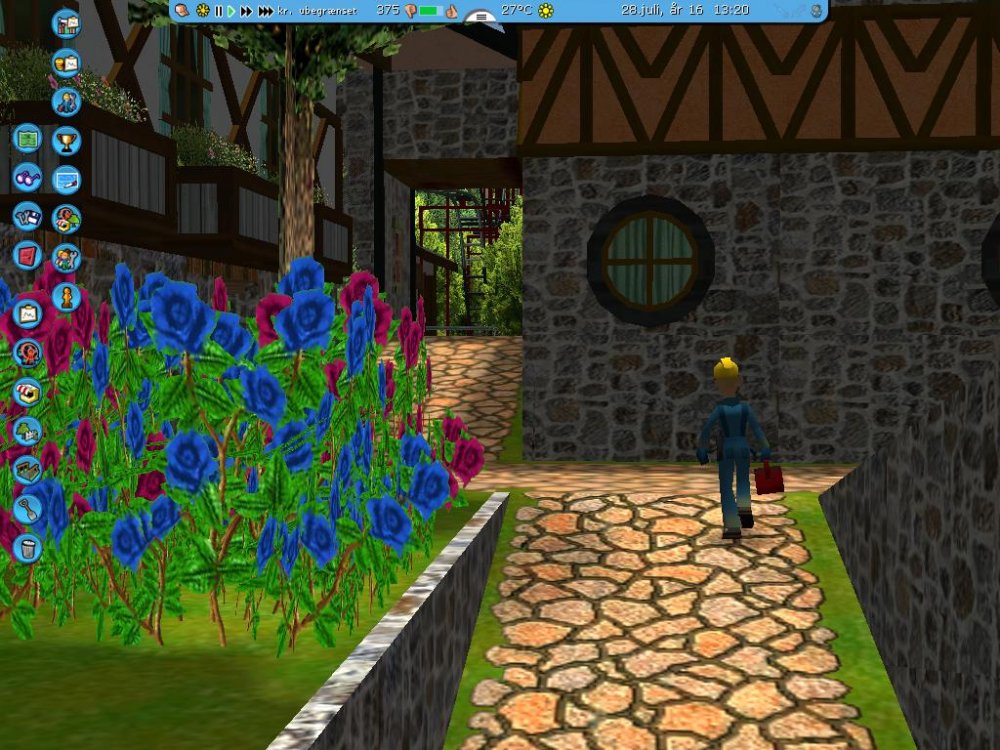Open the floppy disk file options
This screenshot has height=750, width=1000.
pos(27,216)
